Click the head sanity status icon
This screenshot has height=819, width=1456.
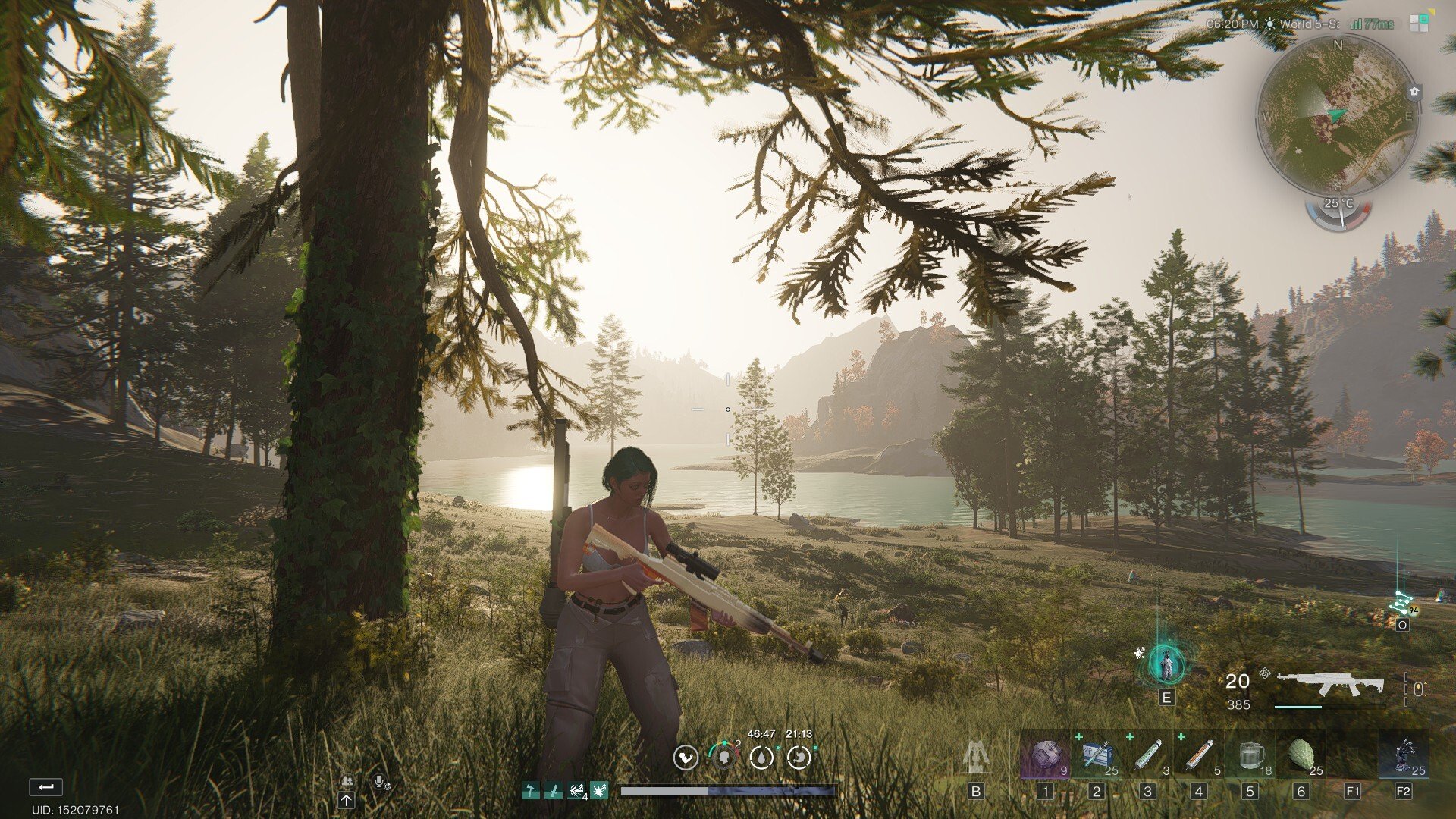tap(723, 757)
